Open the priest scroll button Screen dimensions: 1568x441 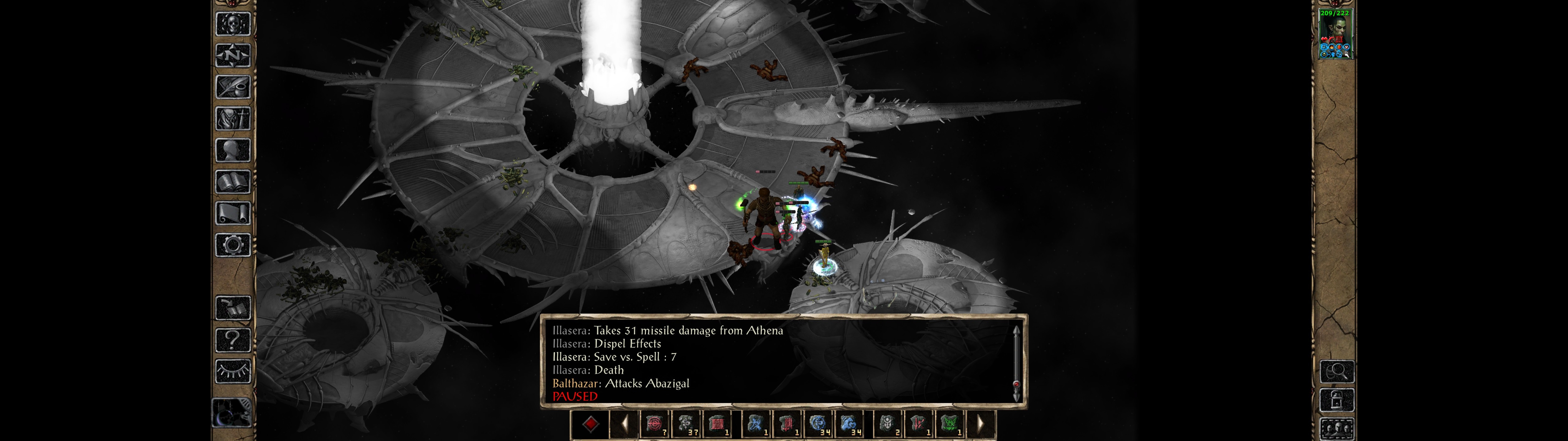coord(232,213)
